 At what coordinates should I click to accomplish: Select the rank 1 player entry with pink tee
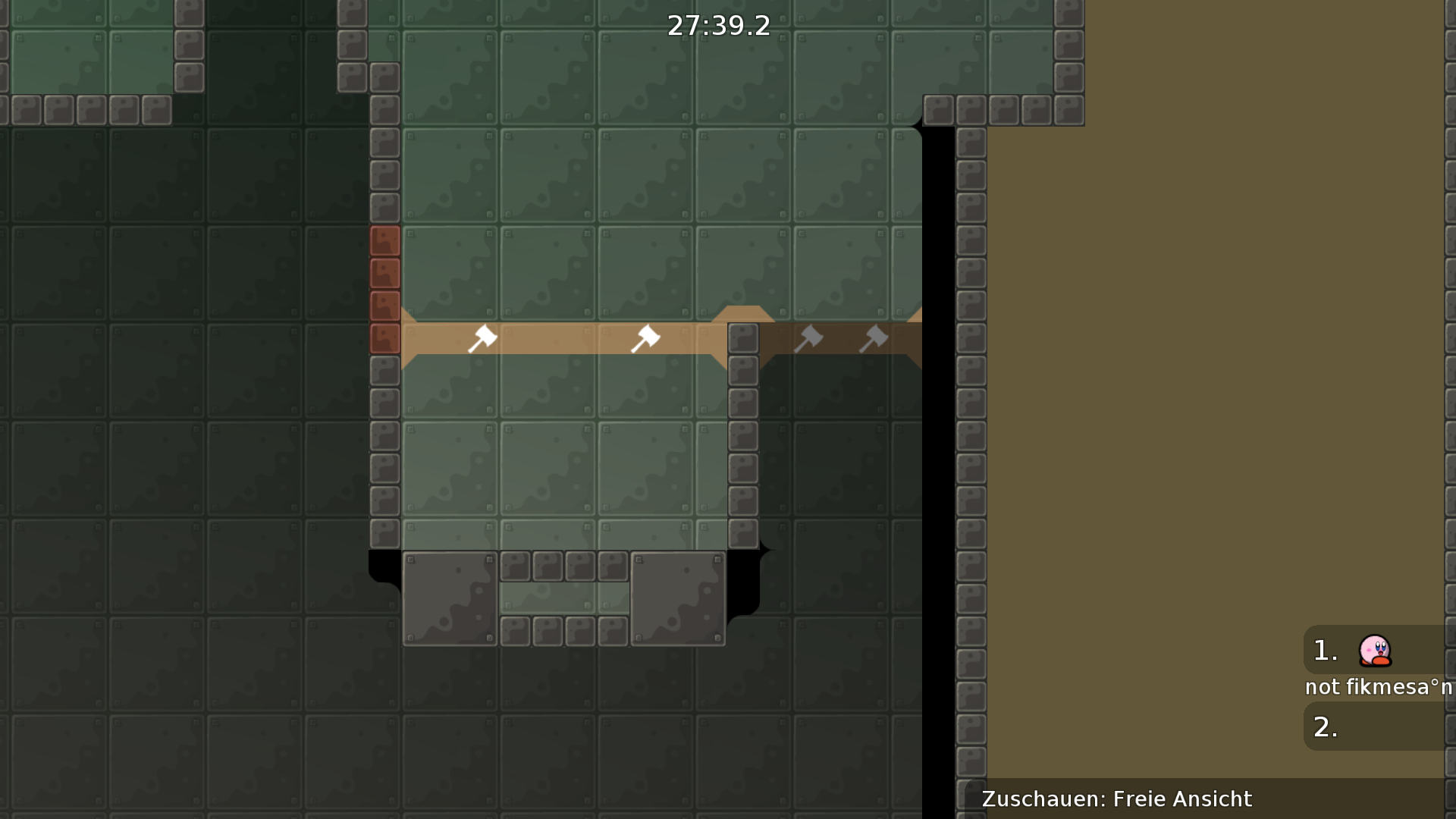click(1374, 651)
